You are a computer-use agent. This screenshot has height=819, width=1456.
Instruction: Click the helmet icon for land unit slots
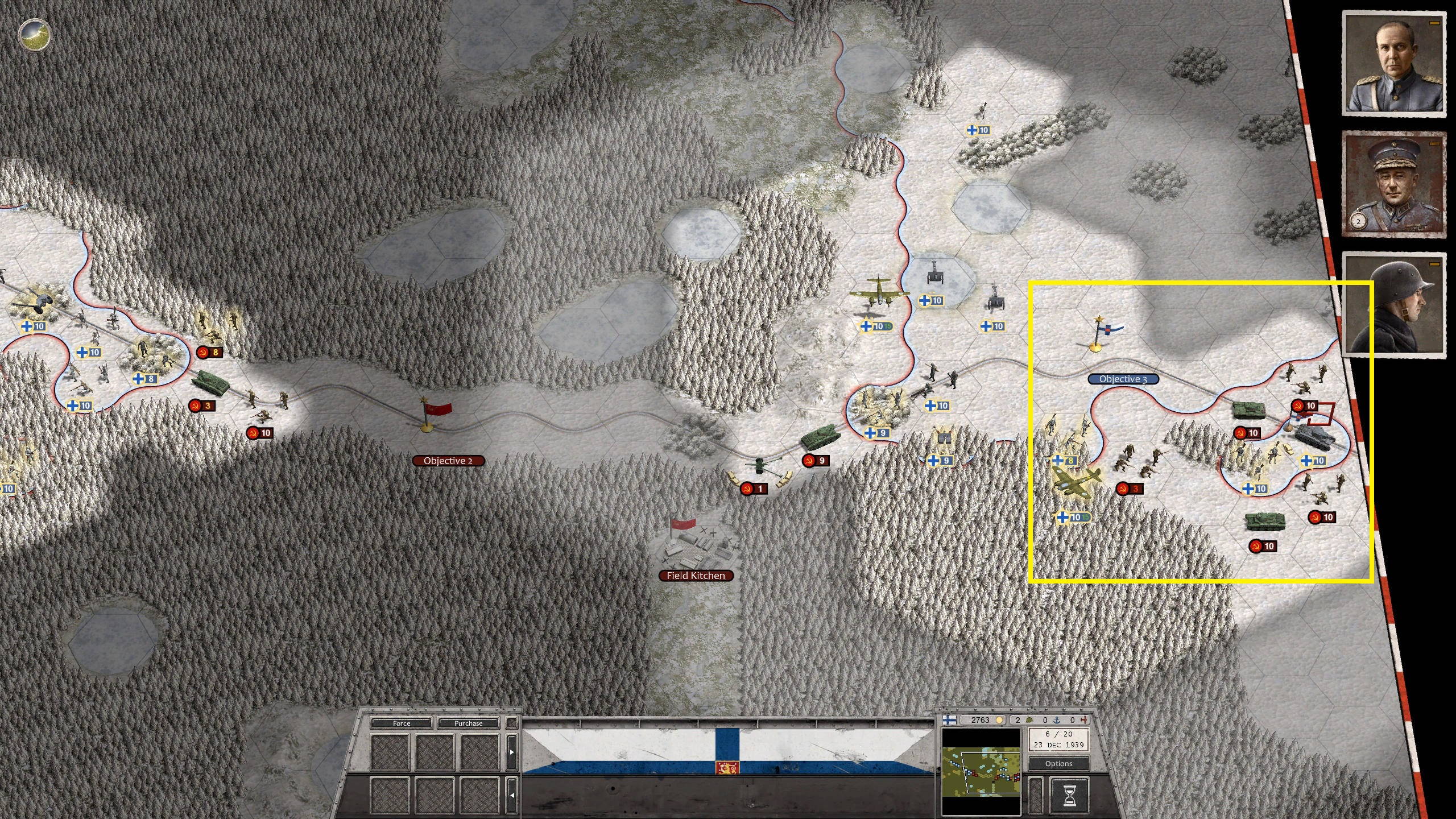coord(1030,720)
